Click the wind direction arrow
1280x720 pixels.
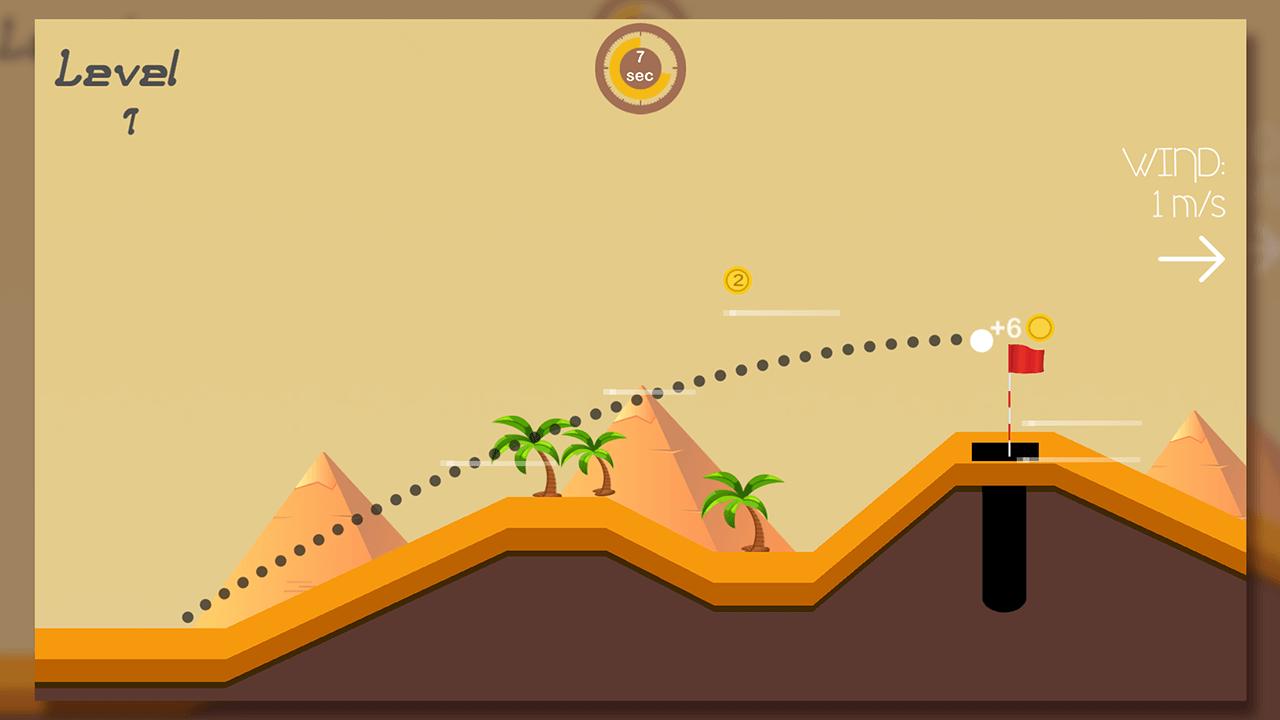[1191, 259]
